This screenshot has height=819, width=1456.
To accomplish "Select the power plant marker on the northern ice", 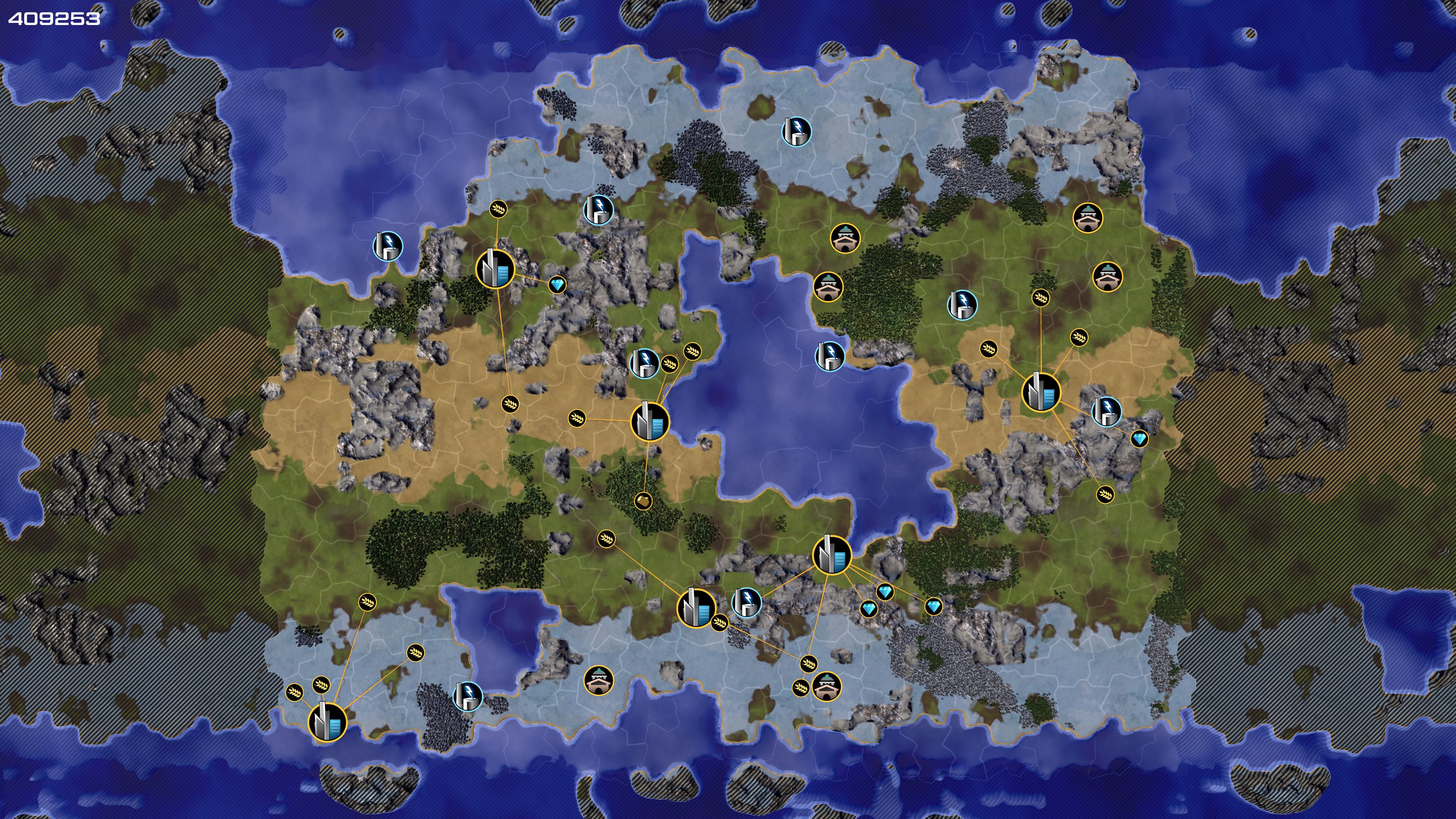I will (x=796, y=132).
